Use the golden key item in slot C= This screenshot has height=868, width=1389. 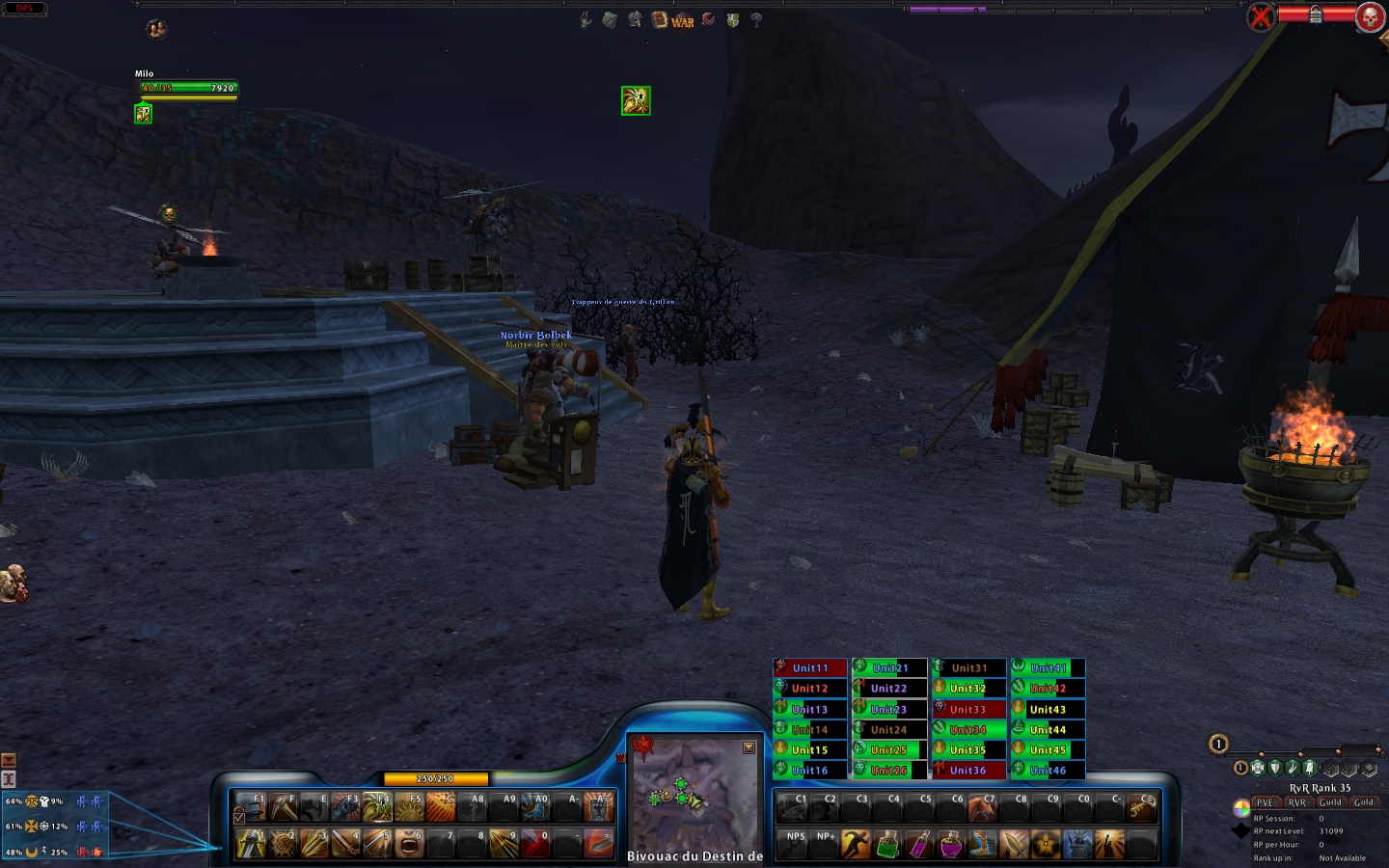coord(1141,806)
